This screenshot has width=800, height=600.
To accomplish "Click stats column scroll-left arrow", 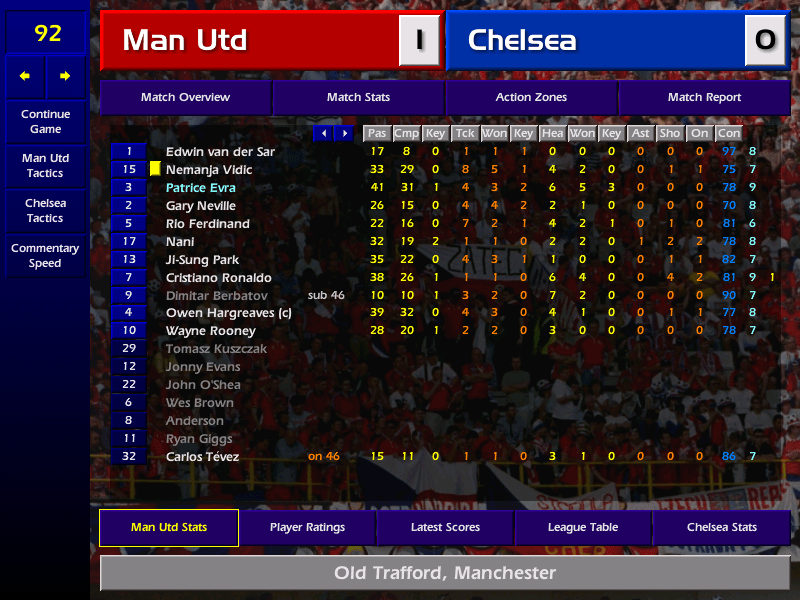I will (x=323, y=133).
